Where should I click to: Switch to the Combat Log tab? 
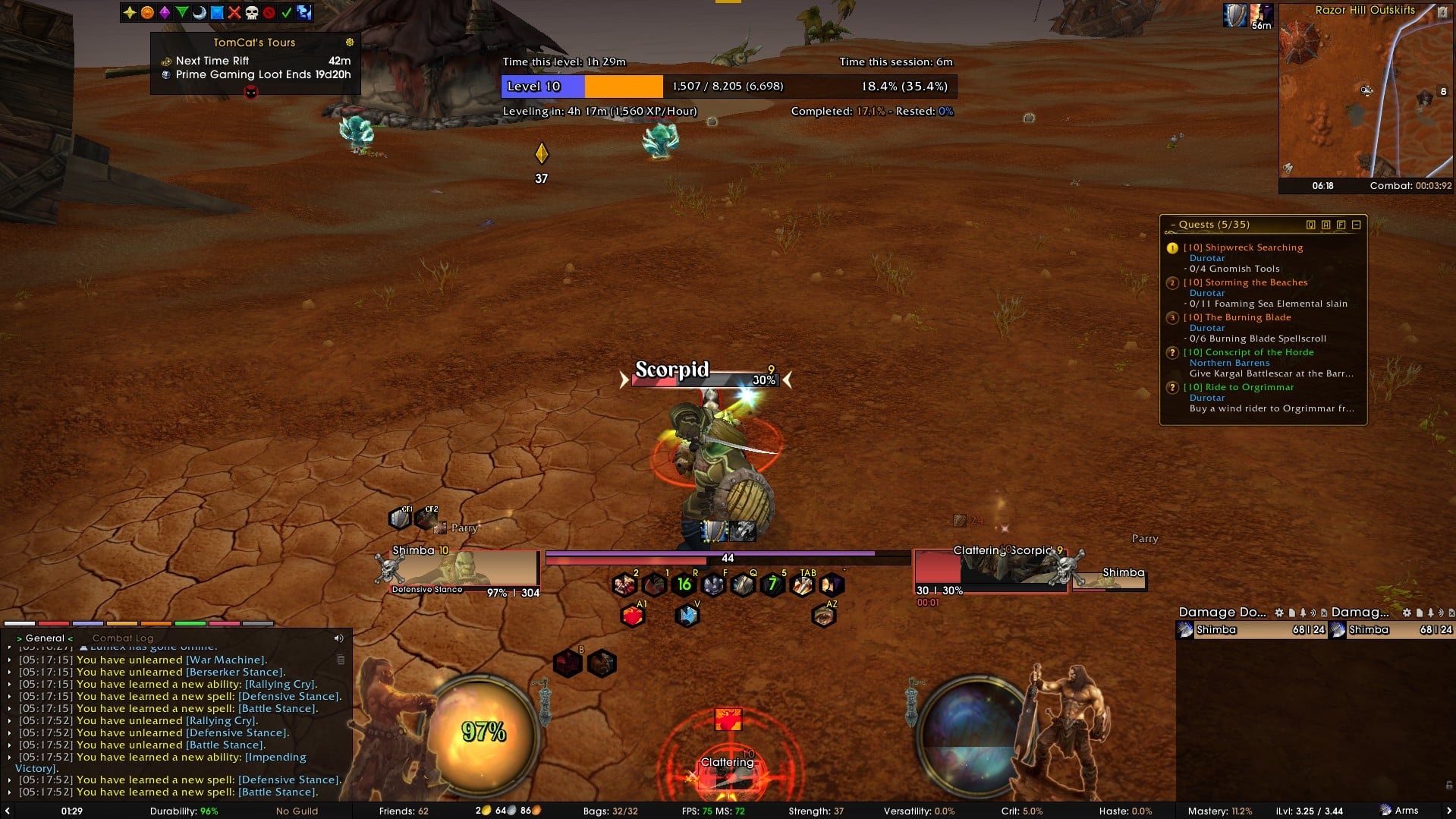coord(122,638)
